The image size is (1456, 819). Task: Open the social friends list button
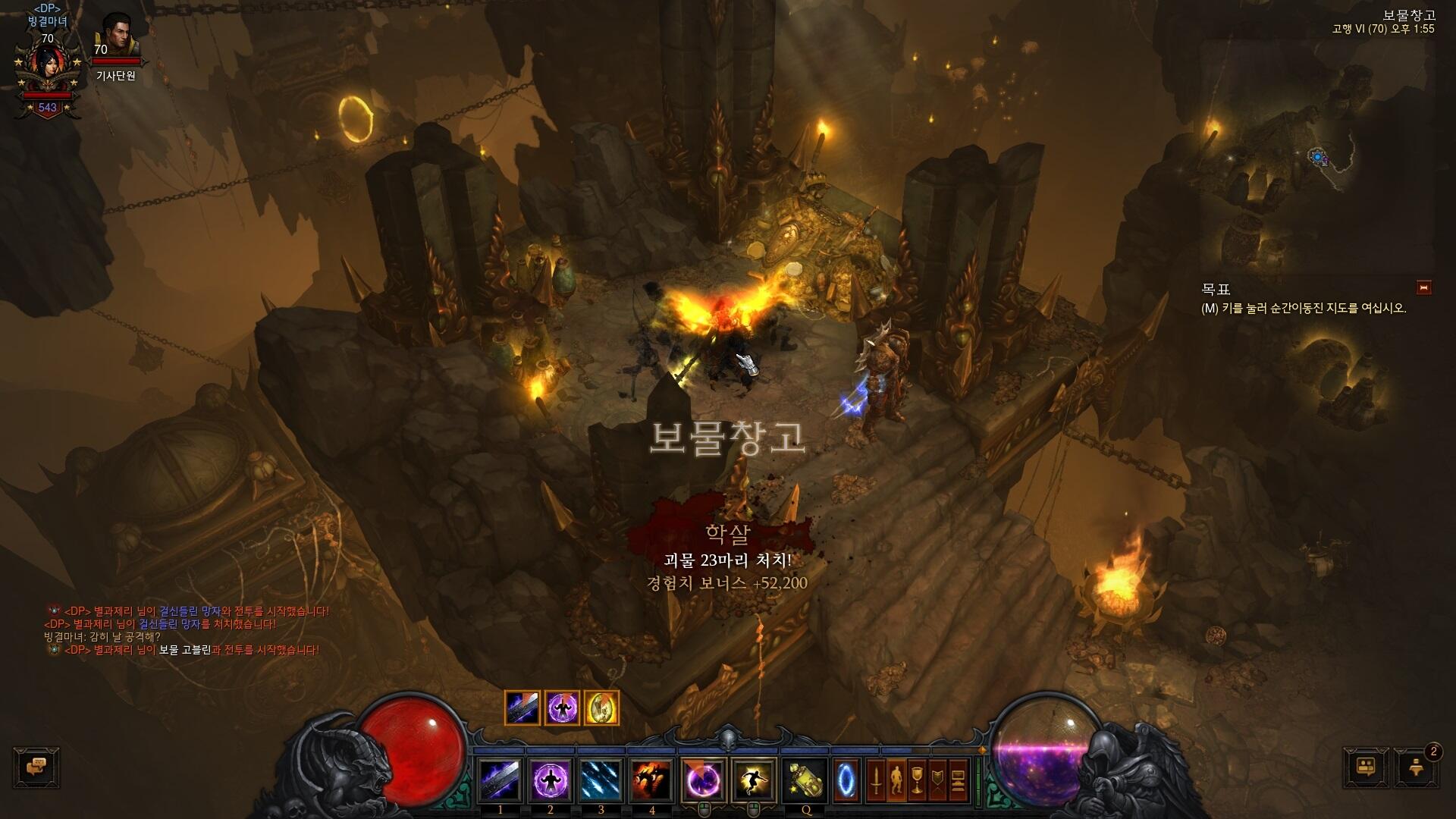pyautogui.click(x=1367, y=767)
